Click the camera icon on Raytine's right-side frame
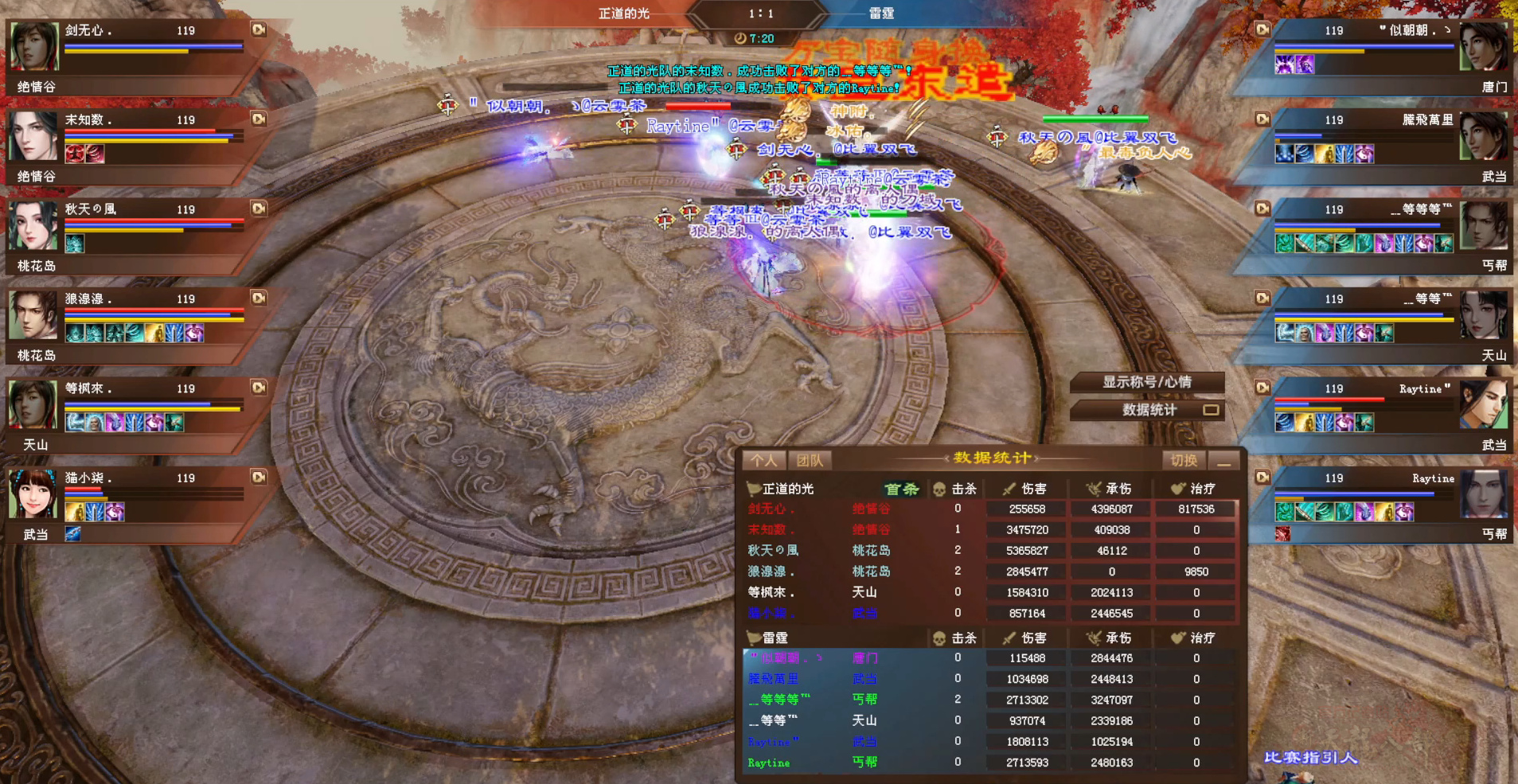Image resolution: width=1518 pixels, height=784 pixels. click(x=1262, y=387)
